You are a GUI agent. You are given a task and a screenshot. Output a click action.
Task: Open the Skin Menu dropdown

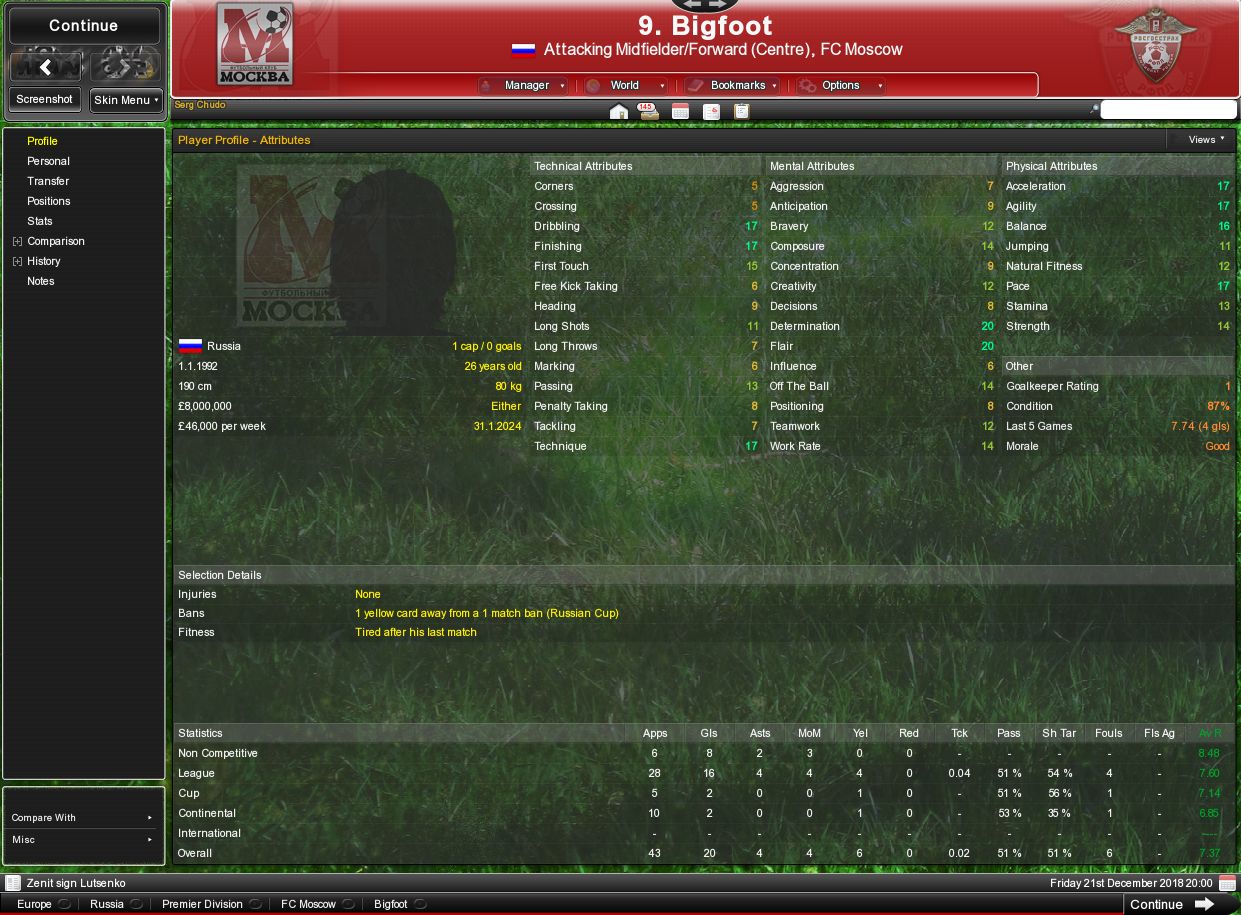coord(126,100)
